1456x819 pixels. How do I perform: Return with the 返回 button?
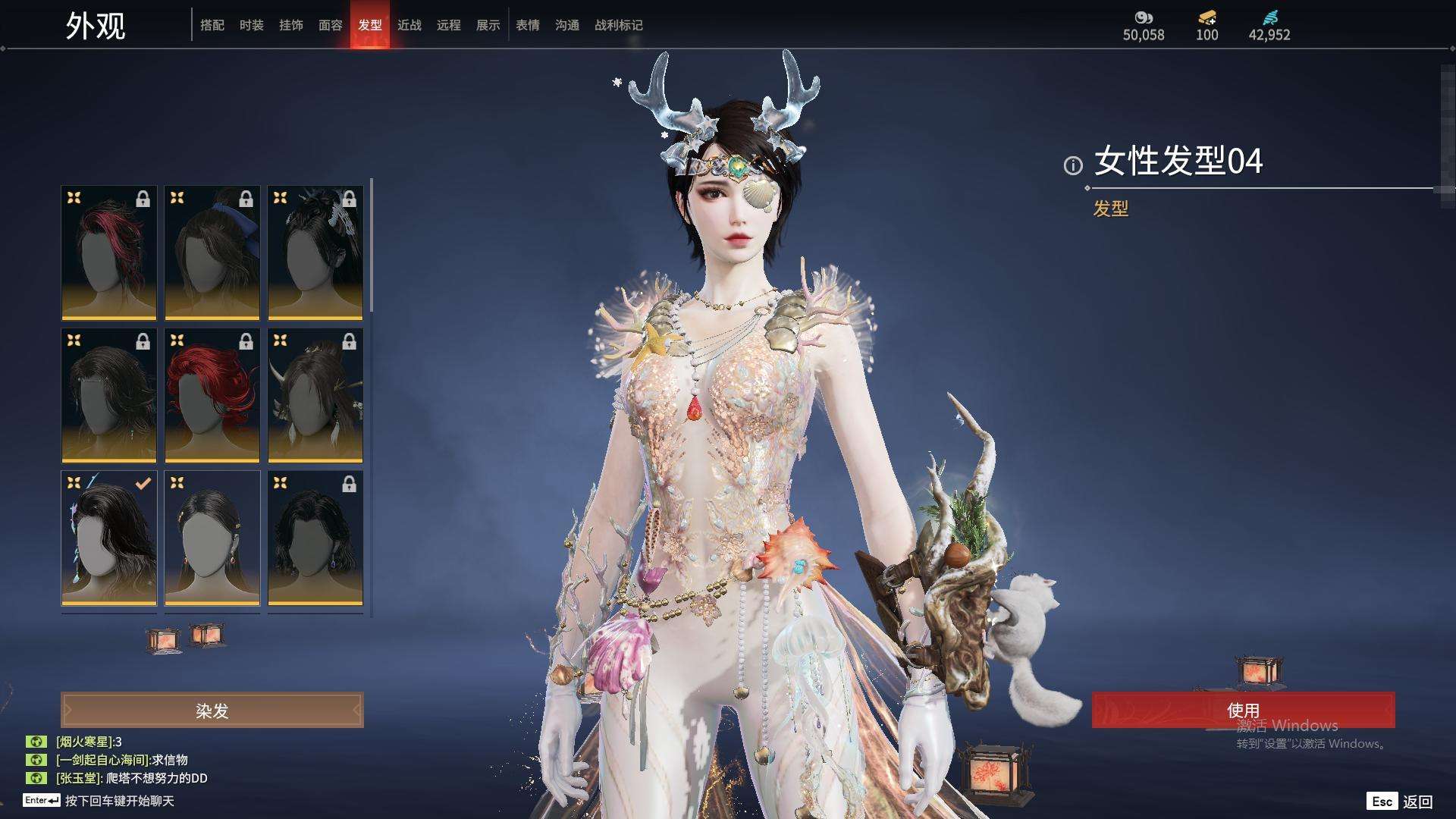click(x=1417, y=802)
